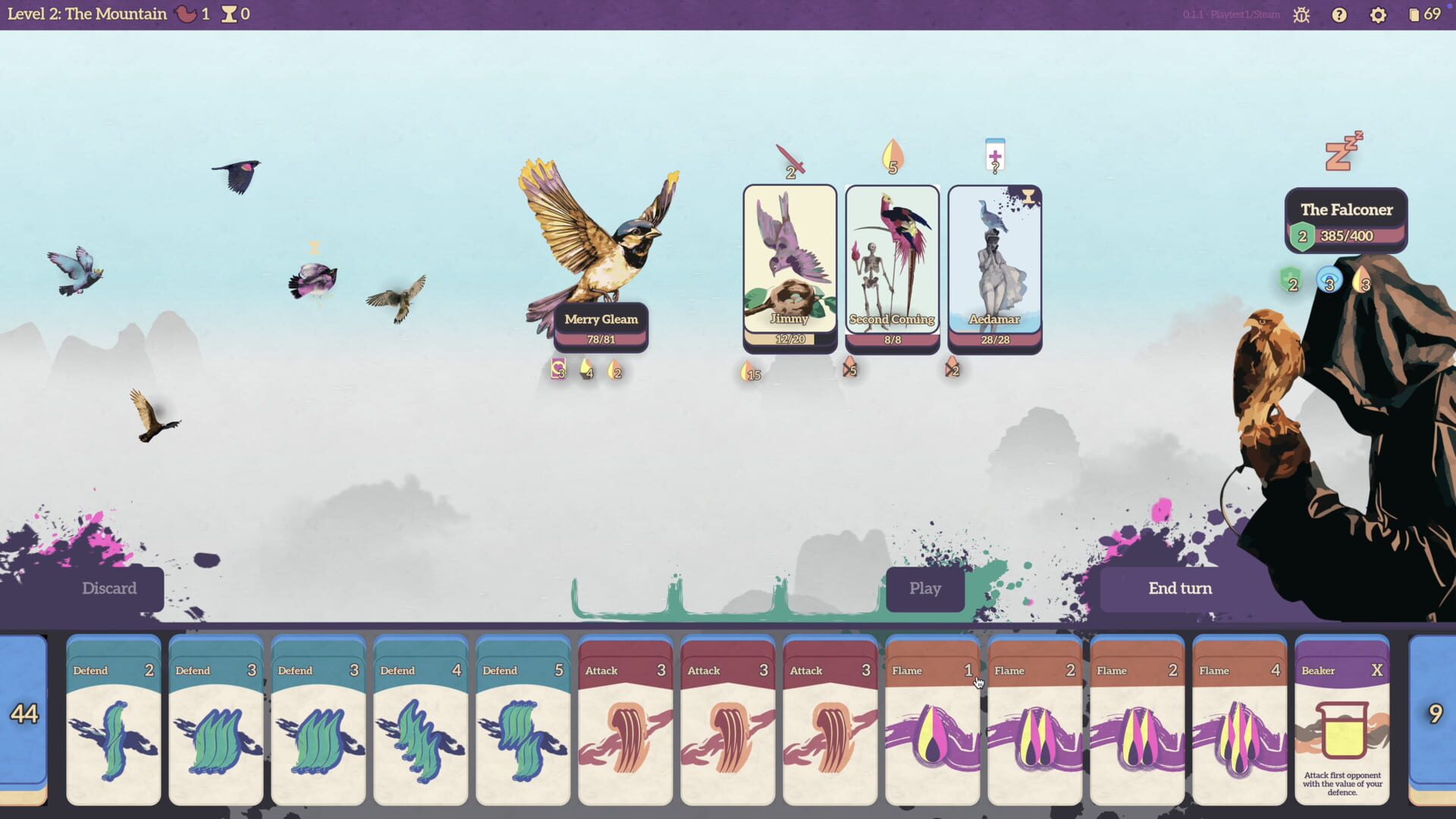The height and width of the screenshot is (819, 1456).
Task: Click Merry Gleam's health bar 78/81
Action: pyautogui.click(x=601, y=340)
